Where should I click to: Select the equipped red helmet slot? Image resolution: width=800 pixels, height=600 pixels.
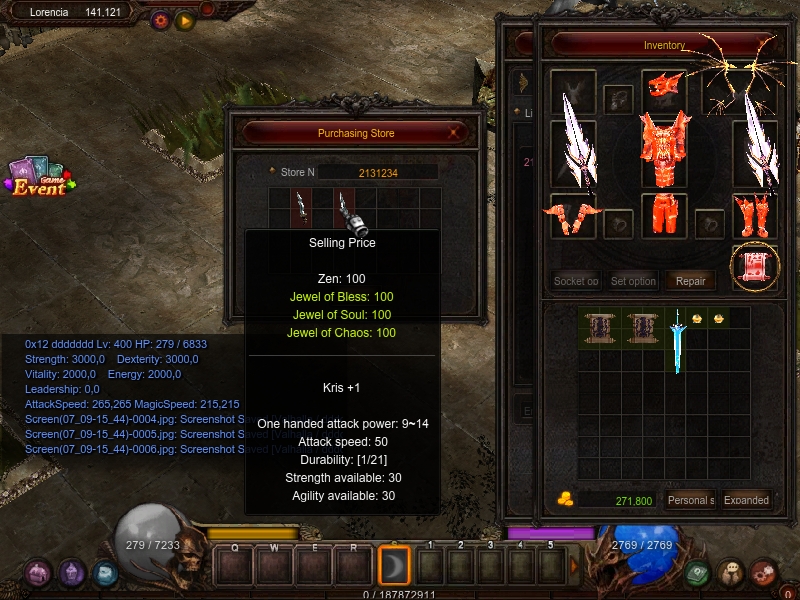[x=663, y=91]
